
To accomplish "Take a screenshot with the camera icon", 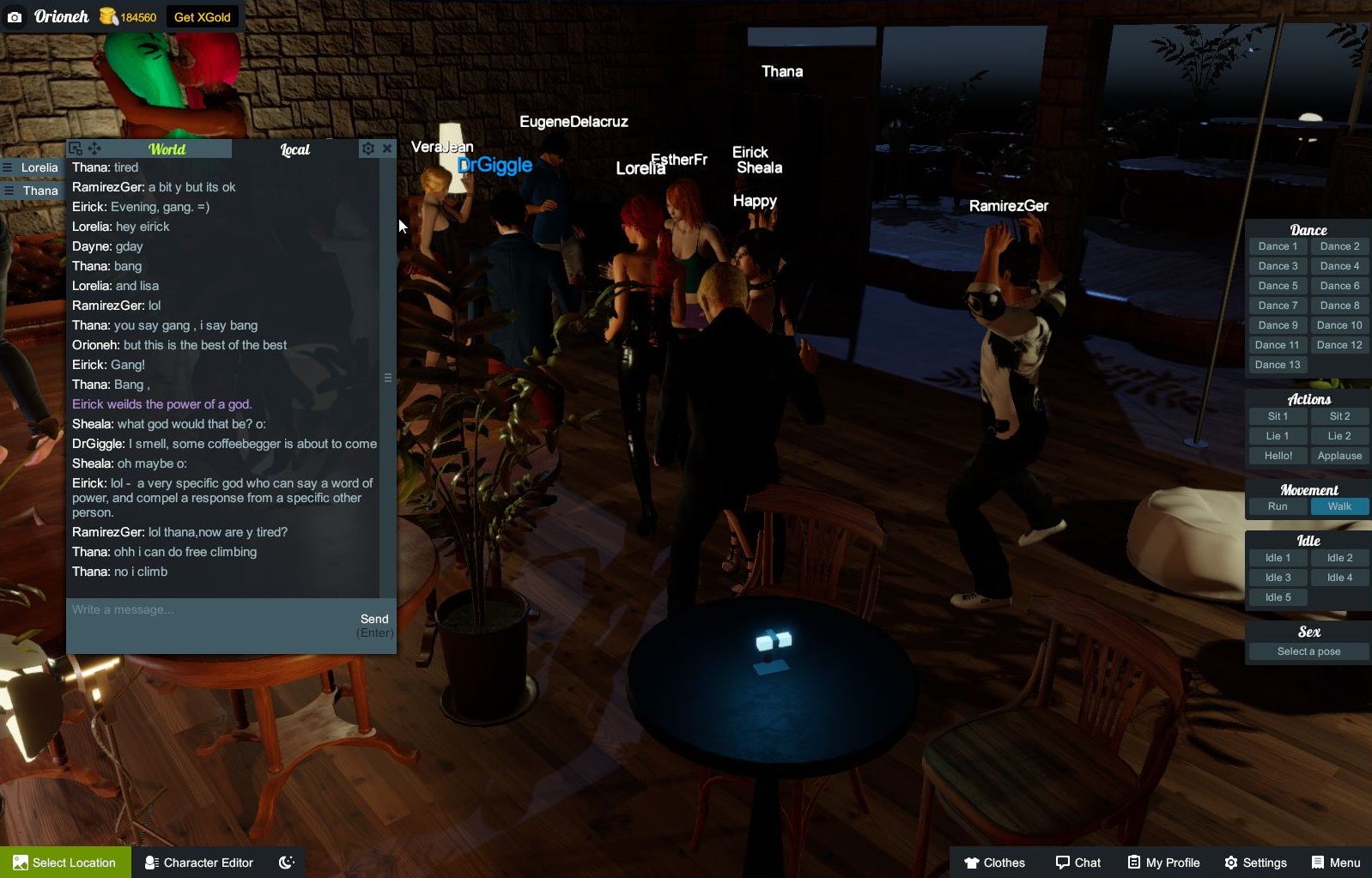I will click(x=15, y=17).
